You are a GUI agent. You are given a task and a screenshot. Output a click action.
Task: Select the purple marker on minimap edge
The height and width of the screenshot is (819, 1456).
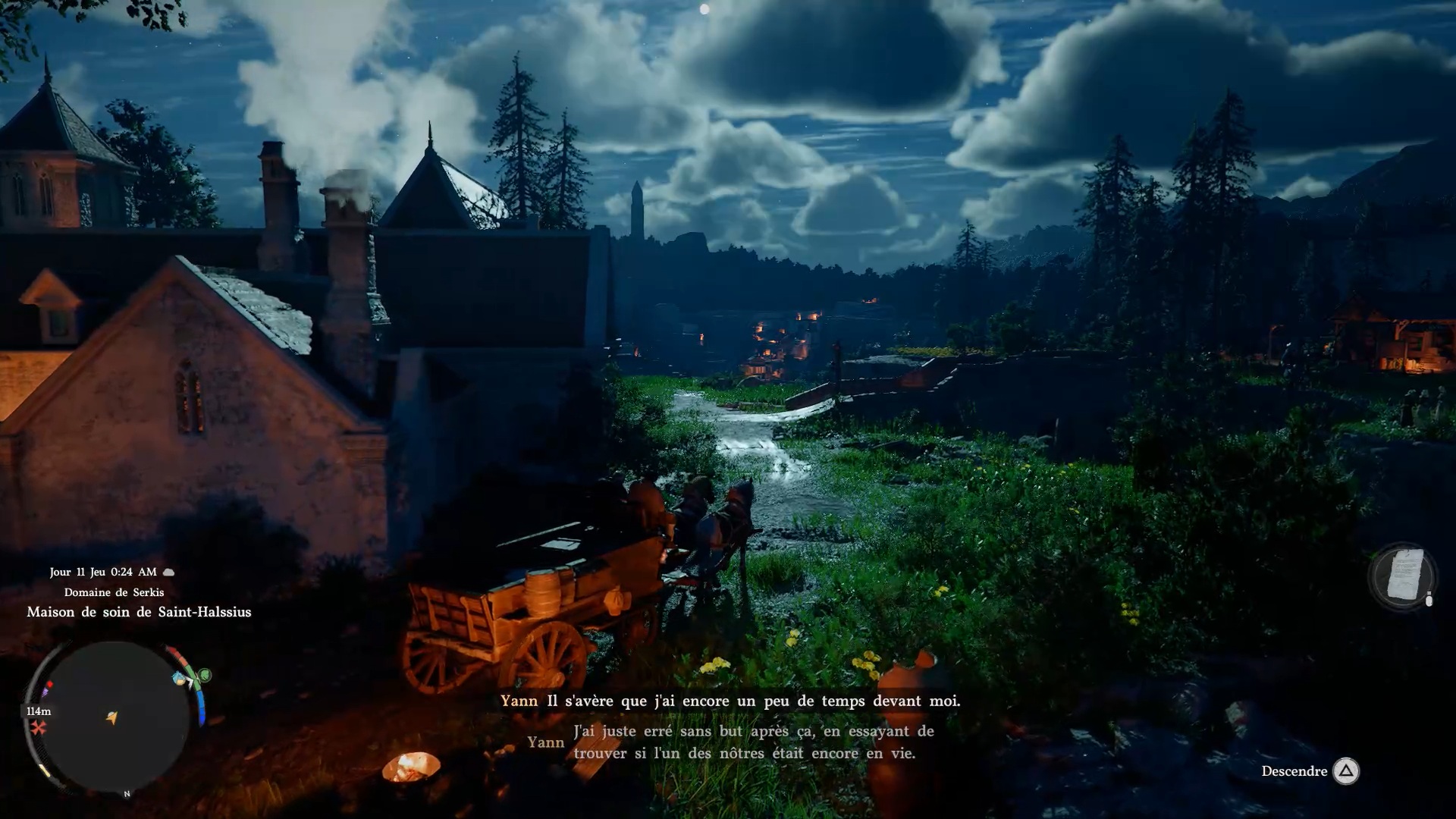[45, 691]
